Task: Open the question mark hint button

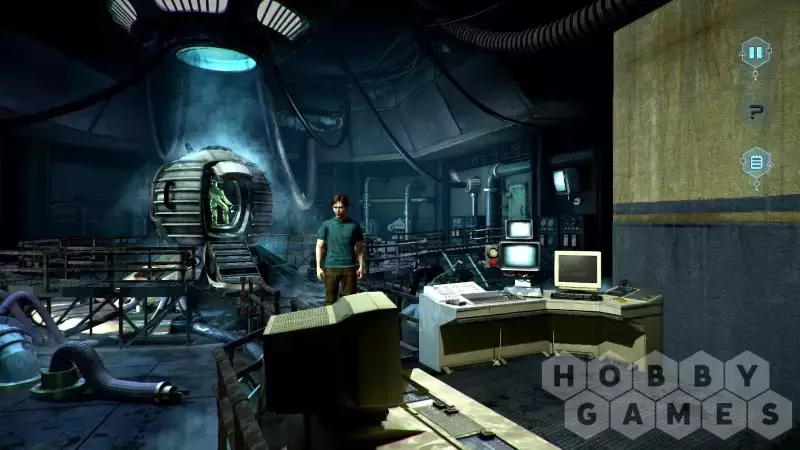Action: [x=755, y=111]
